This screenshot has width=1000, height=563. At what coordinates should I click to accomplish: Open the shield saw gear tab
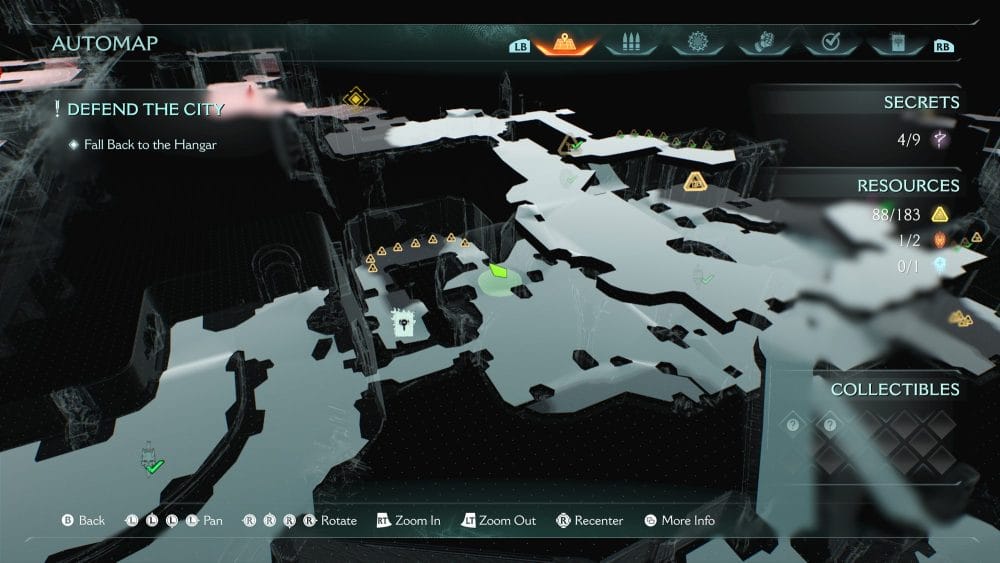(697, 44)
